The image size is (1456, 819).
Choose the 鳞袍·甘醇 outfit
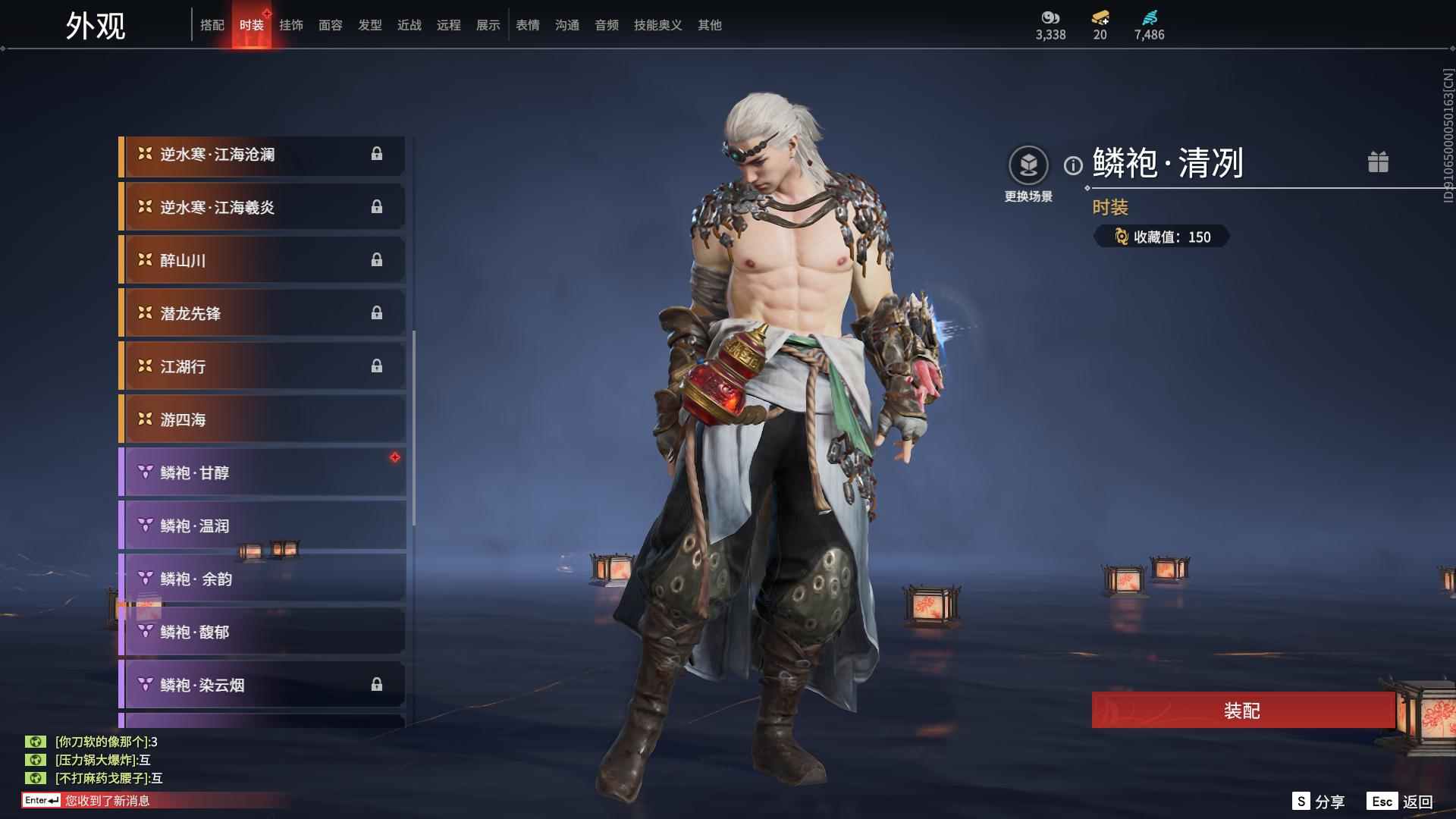coord(262,473)
